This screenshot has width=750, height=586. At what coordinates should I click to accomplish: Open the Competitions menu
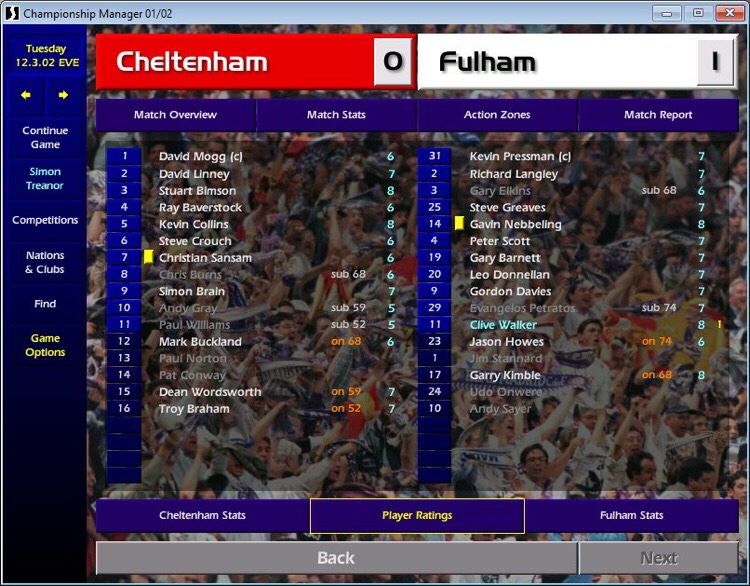pos(45,220)
